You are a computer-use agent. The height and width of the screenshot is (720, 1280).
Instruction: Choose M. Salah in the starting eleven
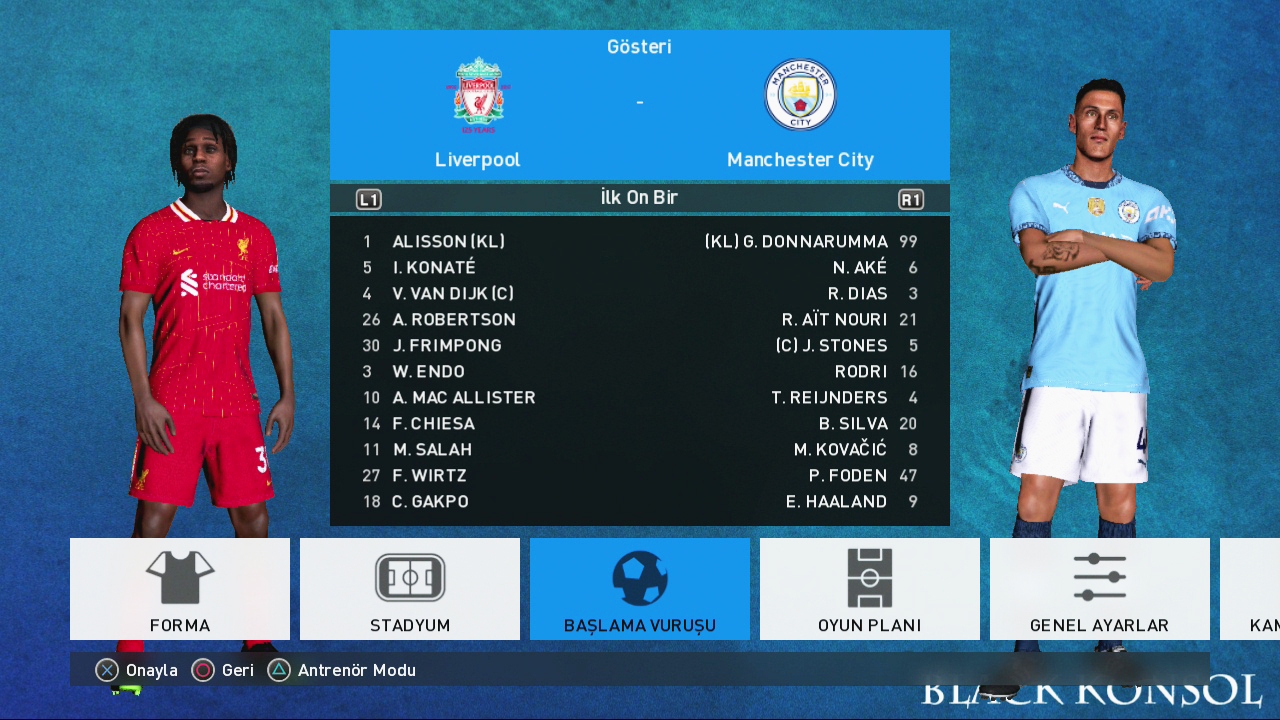click(x=432, y=450)
